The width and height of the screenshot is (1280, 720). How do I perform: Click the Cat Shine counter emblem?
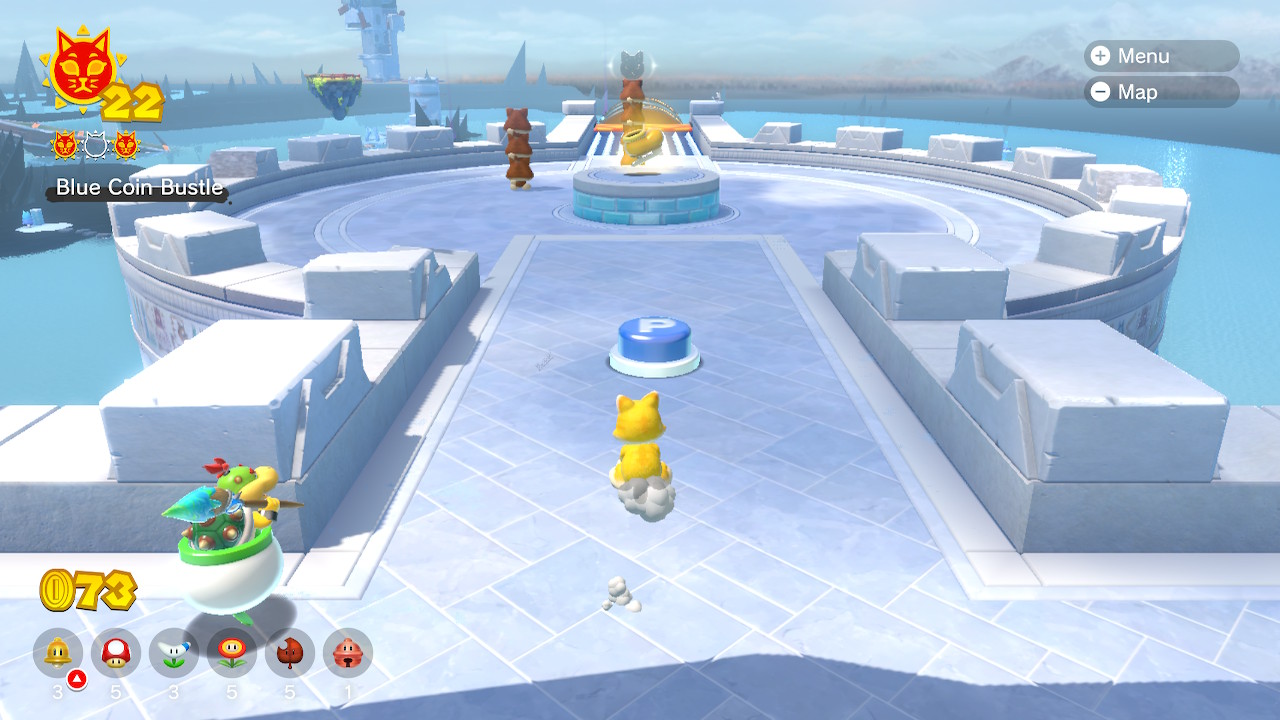pos(81,70)
